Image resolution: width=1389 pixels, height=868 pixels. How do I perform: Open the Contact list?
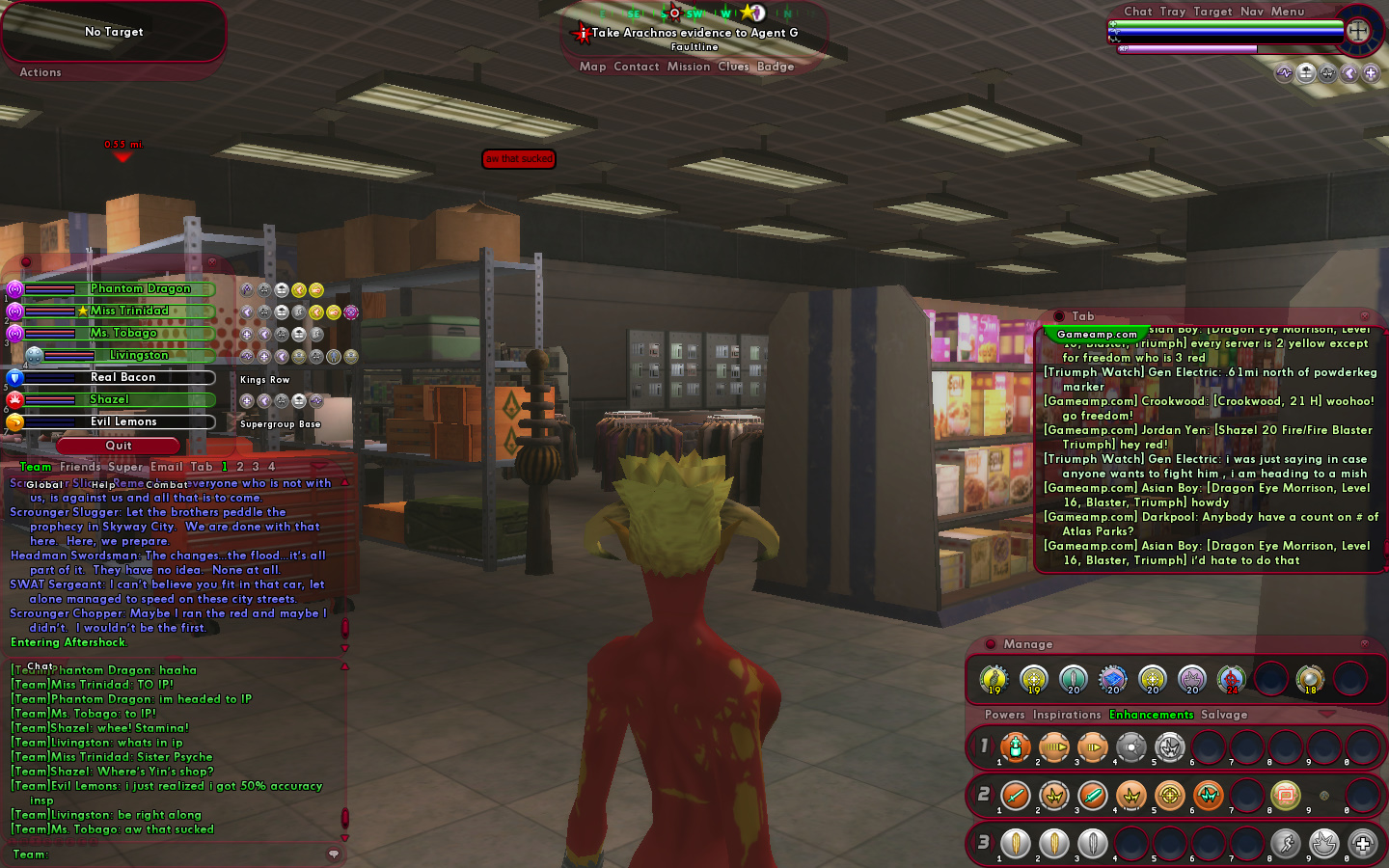[x=636, y=67]
